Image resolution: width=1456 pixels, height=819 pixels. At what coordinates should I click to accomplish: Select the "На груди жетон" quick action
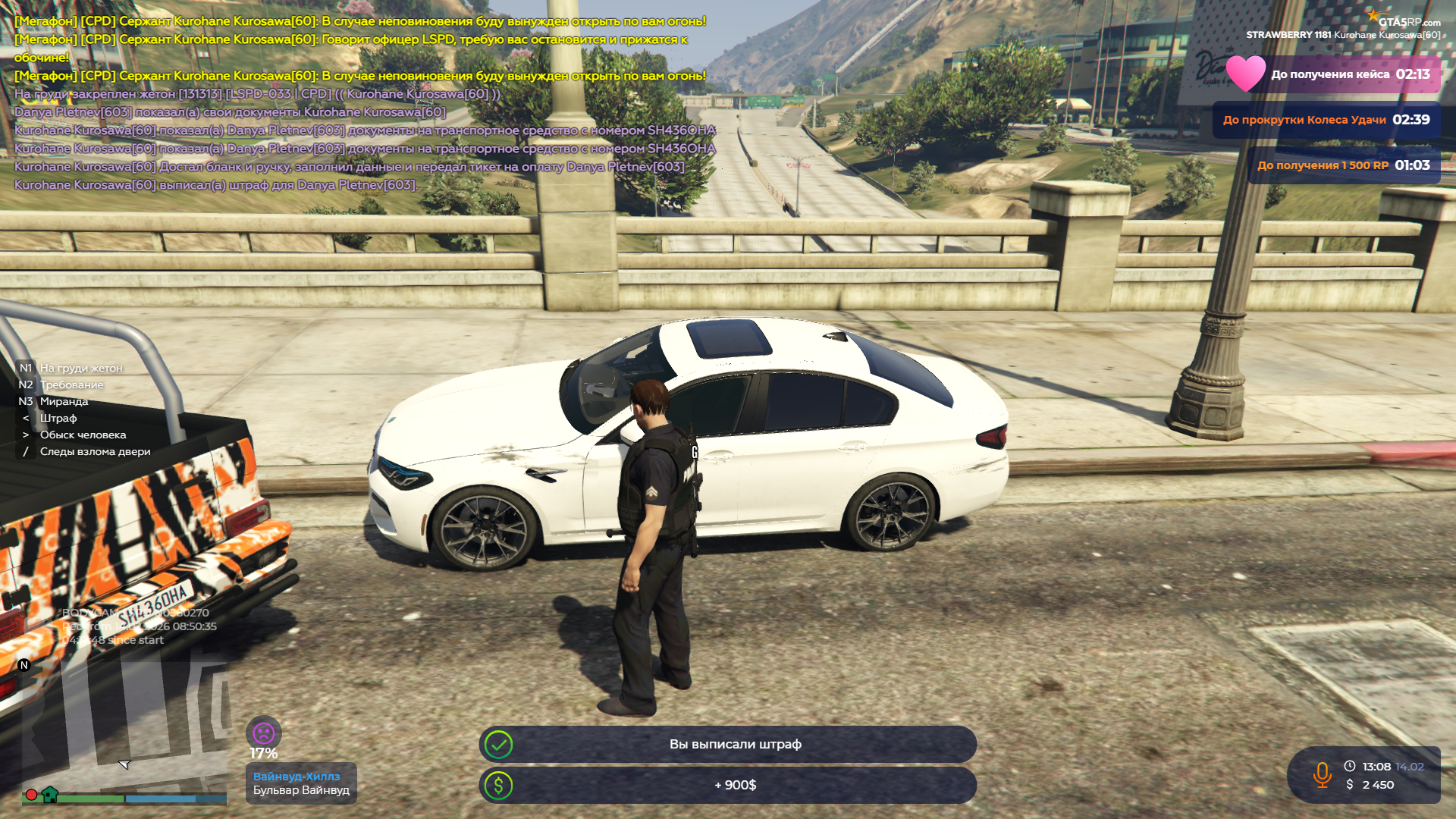pyautogui.click(x=80, y=368)
